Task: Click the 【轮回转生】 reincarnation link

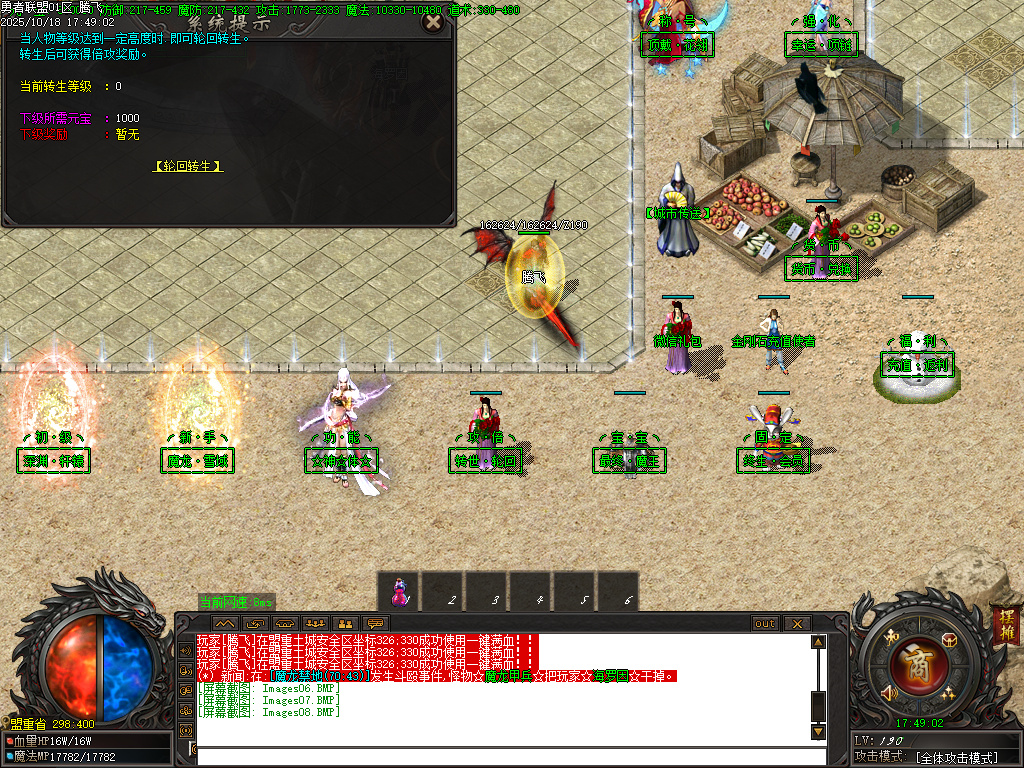Action: click(188, 166)
